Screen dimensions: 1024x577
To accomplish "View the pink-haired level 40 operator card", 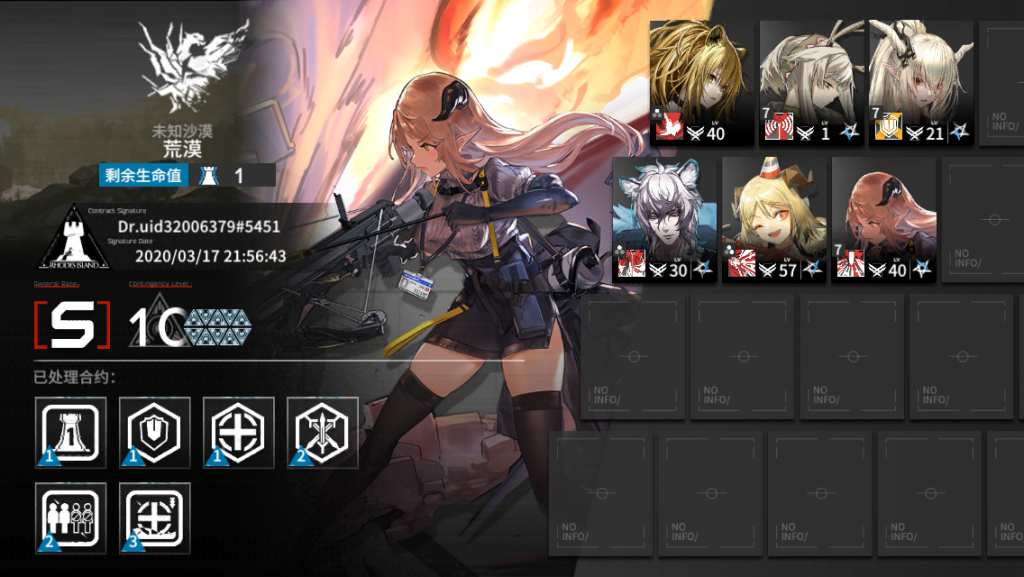I will 883,219.
